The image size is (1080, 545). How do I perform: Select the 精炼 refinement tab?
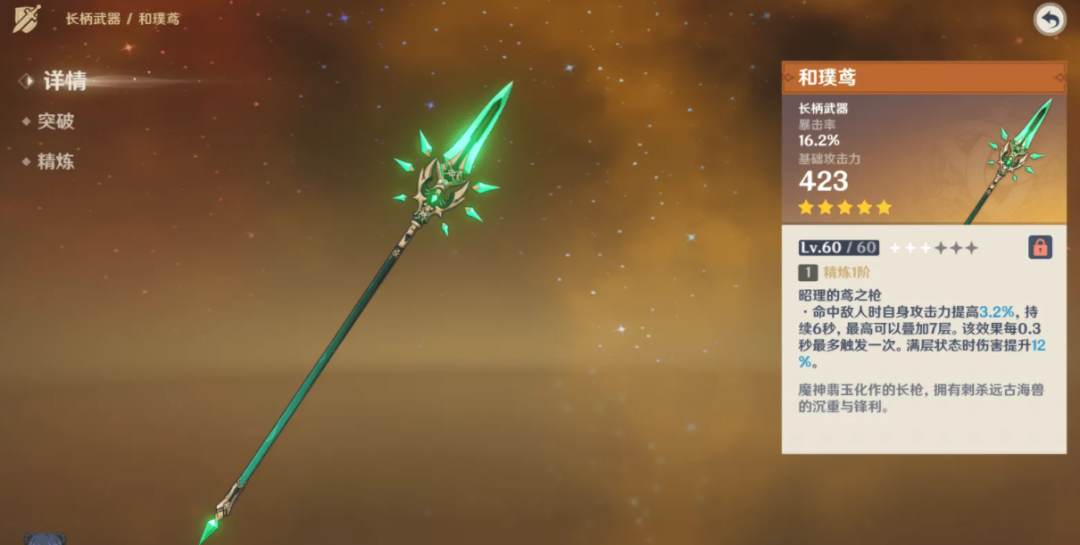56,161
